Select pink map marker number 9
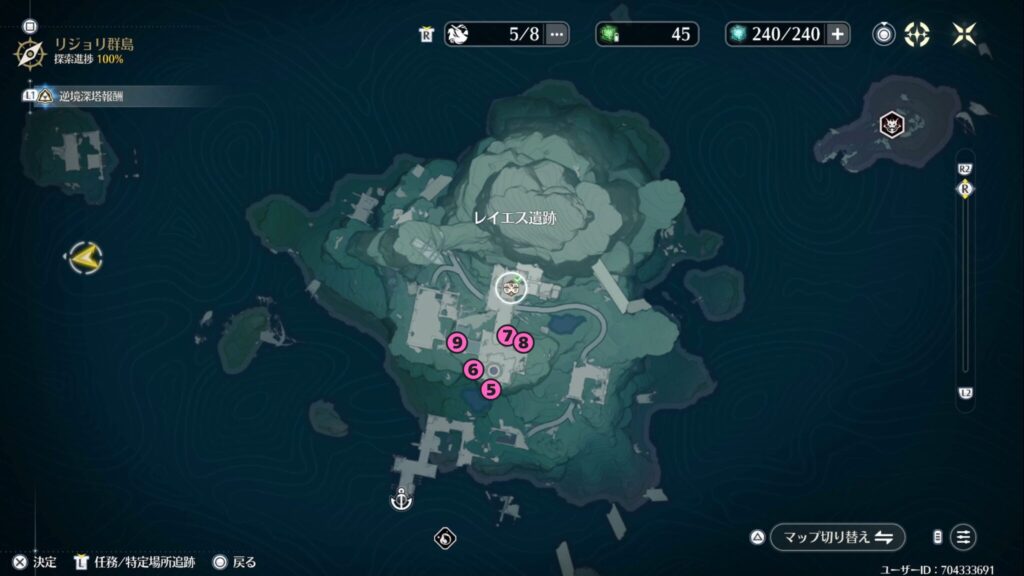Image resolution: width=1024 pixels, height=576 pixels. click(x=457, y=343)
